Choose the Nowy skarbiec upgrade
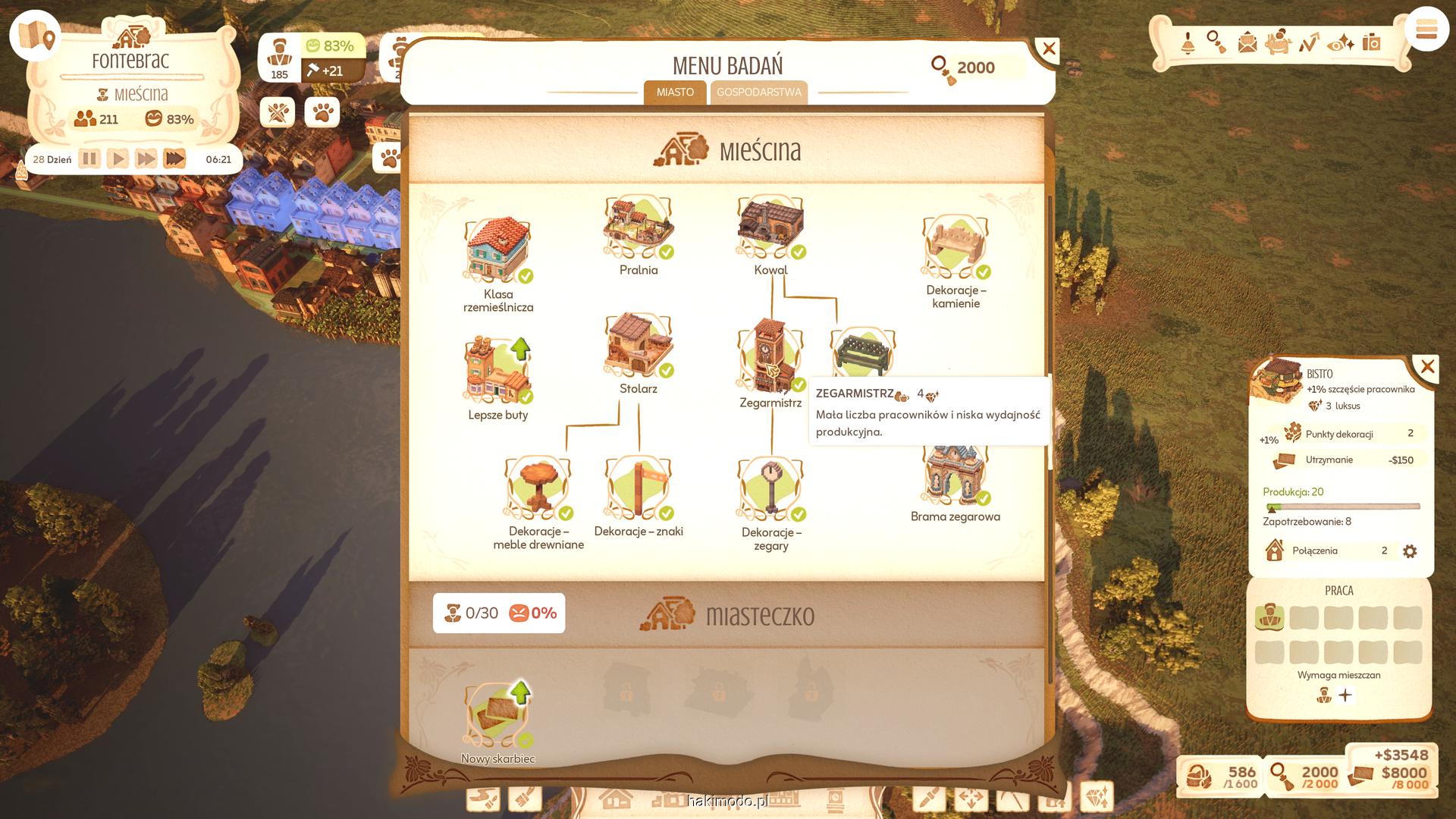 497,714
